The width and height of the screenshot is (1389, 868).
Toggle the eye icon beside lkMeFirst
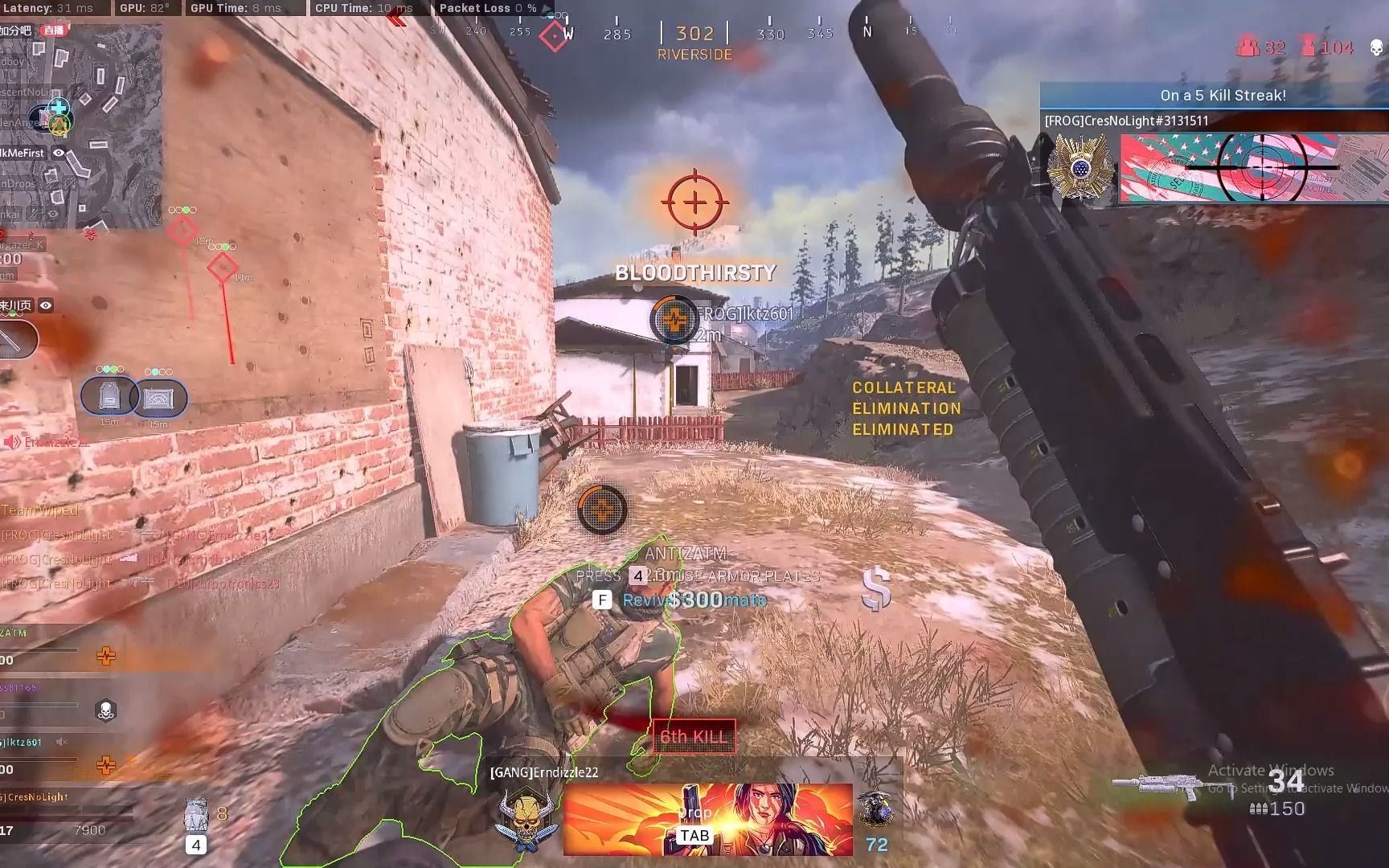click(x=59, y=153)
